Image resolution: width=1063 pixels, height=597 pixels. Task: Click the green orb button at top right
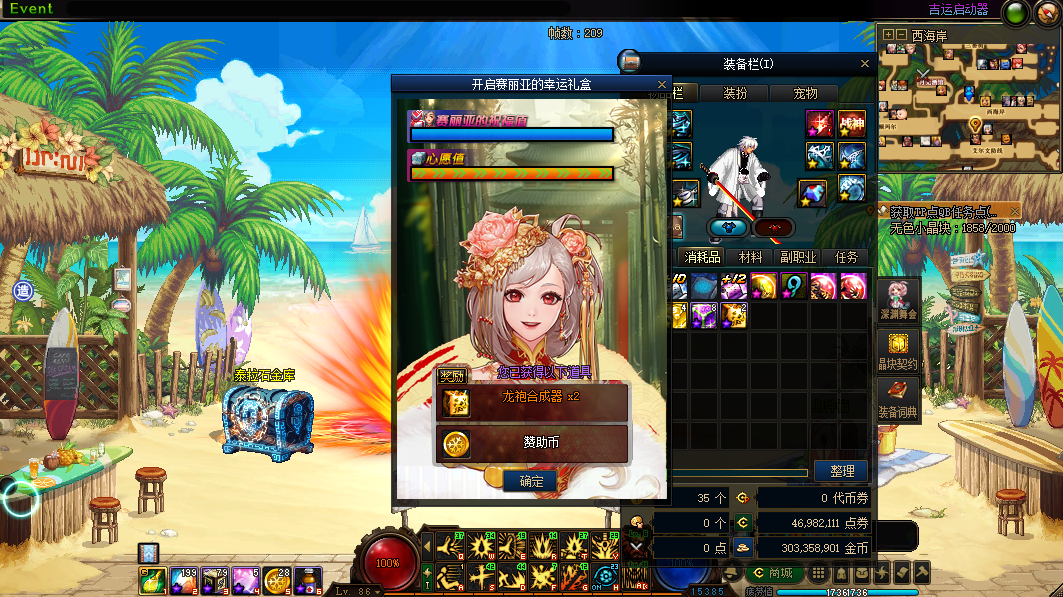click(1016, 13)
